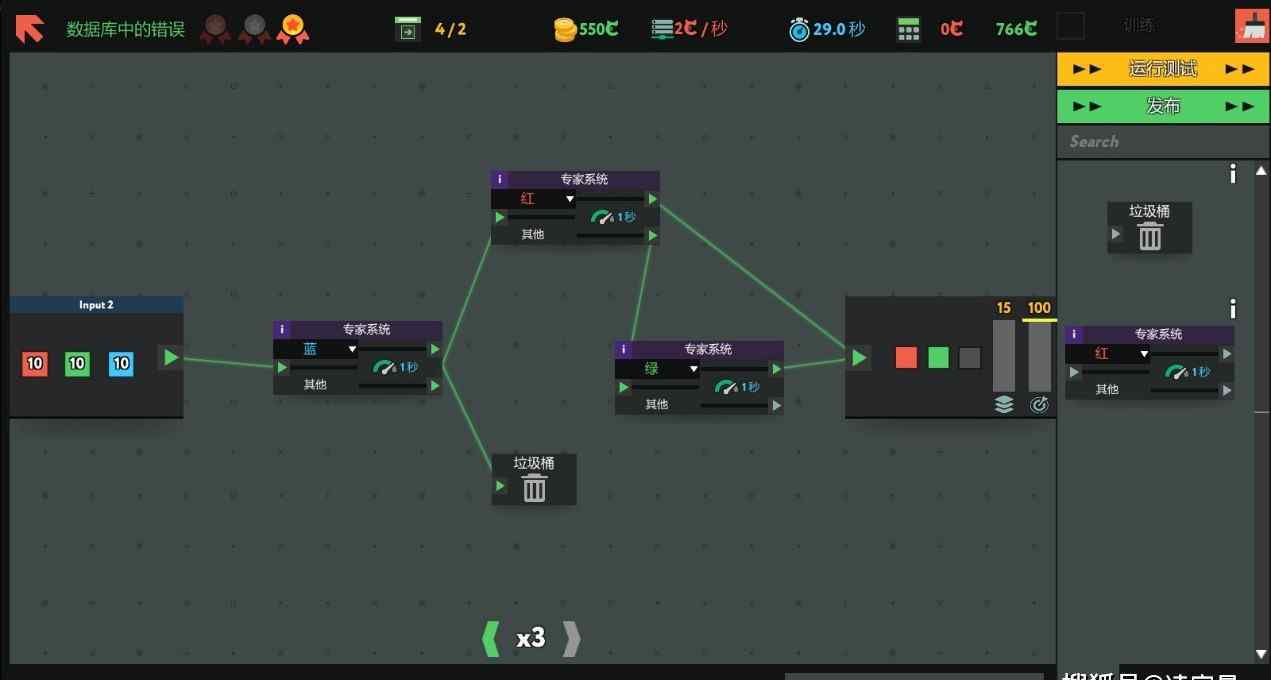
Task: Show info for the 蓝 expert system node
Action: (x=282, y=330)
